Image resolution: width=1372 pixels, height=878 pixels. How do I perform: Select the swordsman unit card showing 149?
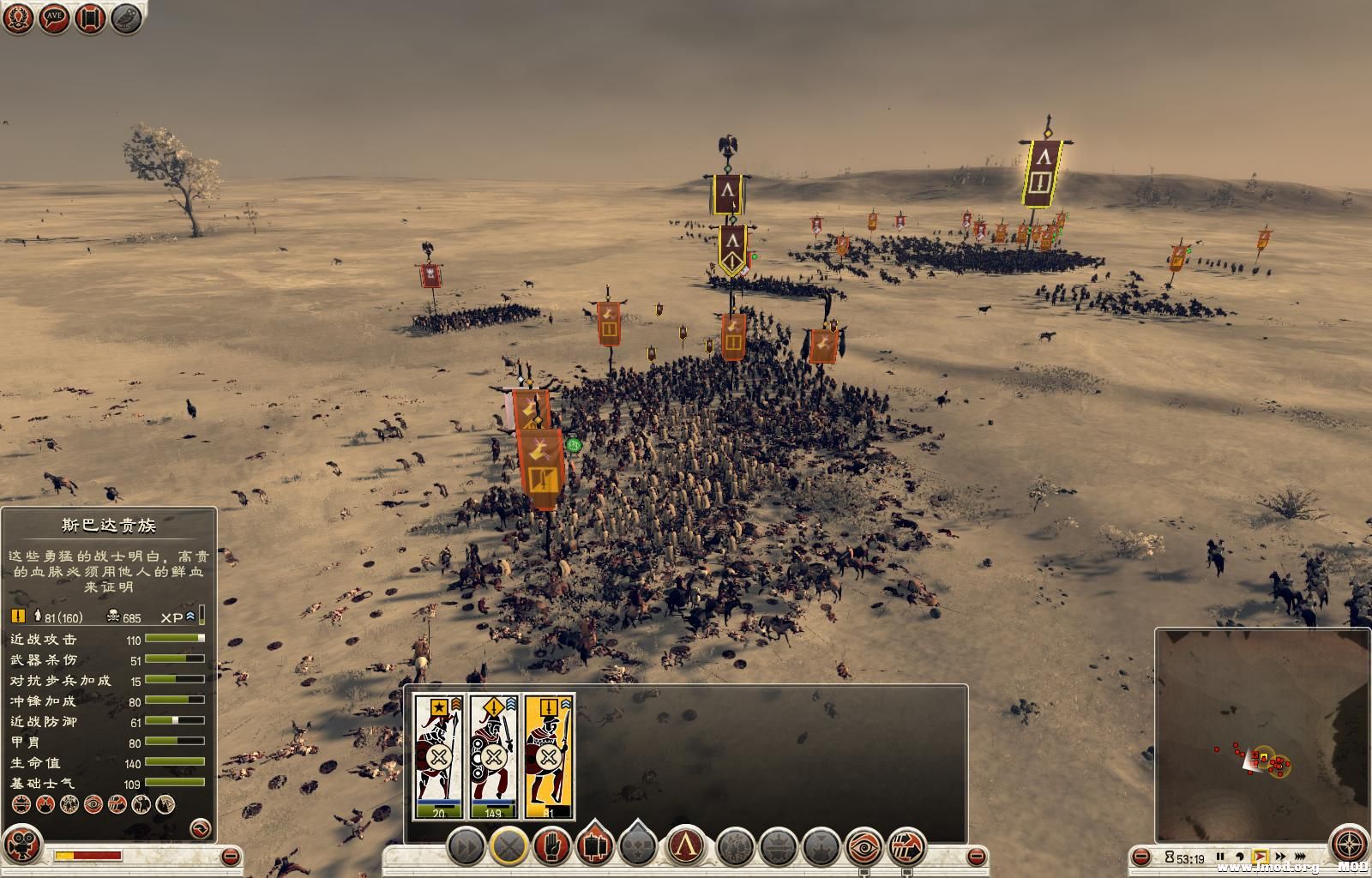494,756
